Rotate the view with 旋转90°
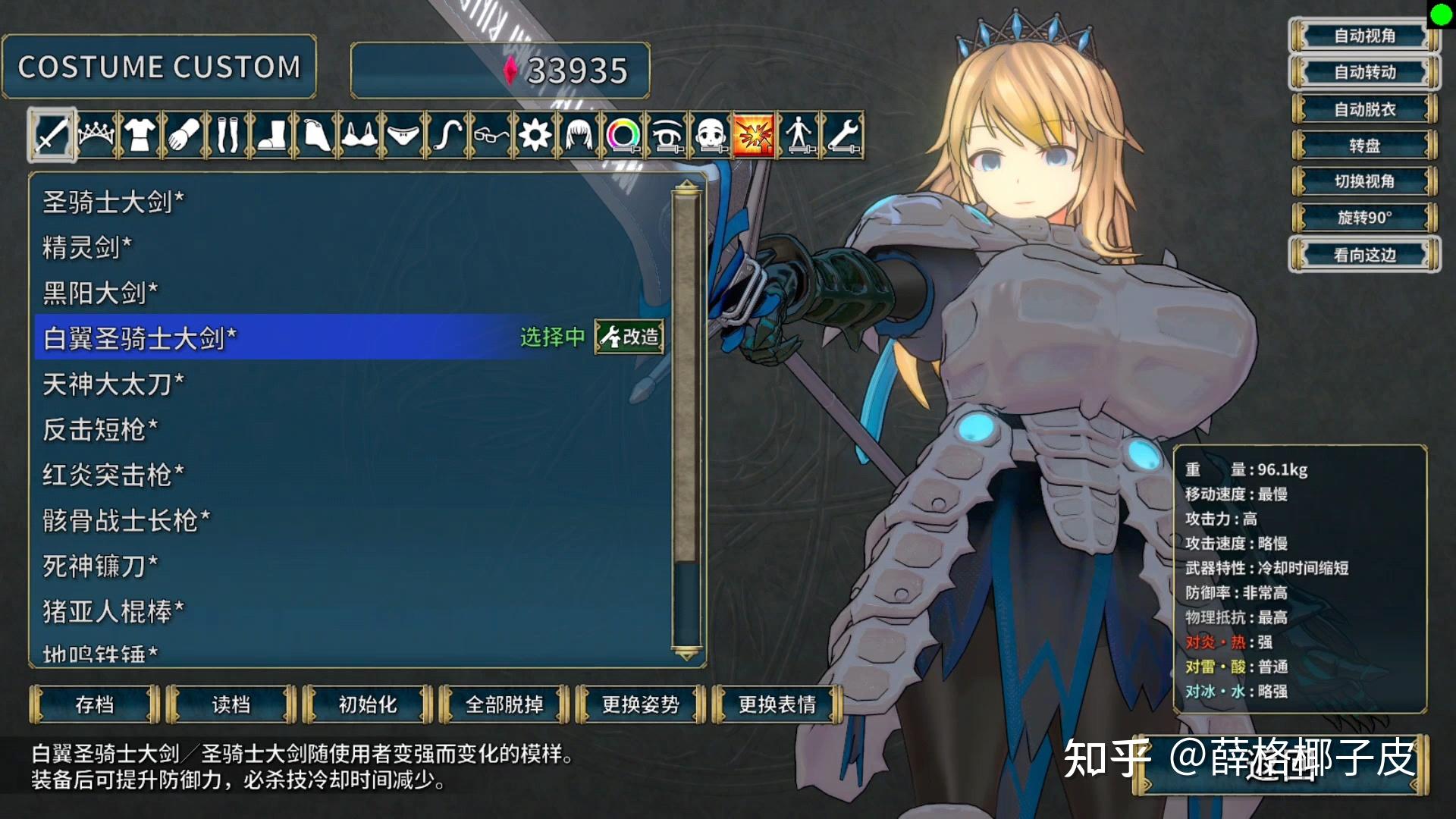 [x=1364, y=218]
